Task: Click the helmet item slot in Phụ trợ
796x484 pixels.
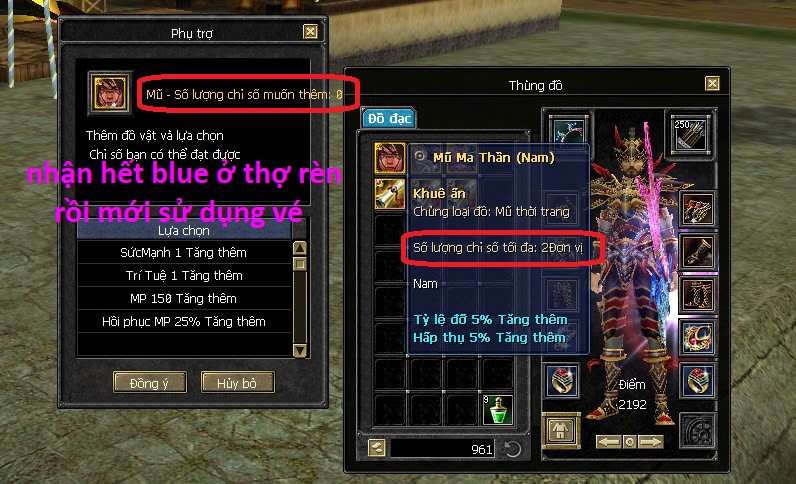Action: 107,92
